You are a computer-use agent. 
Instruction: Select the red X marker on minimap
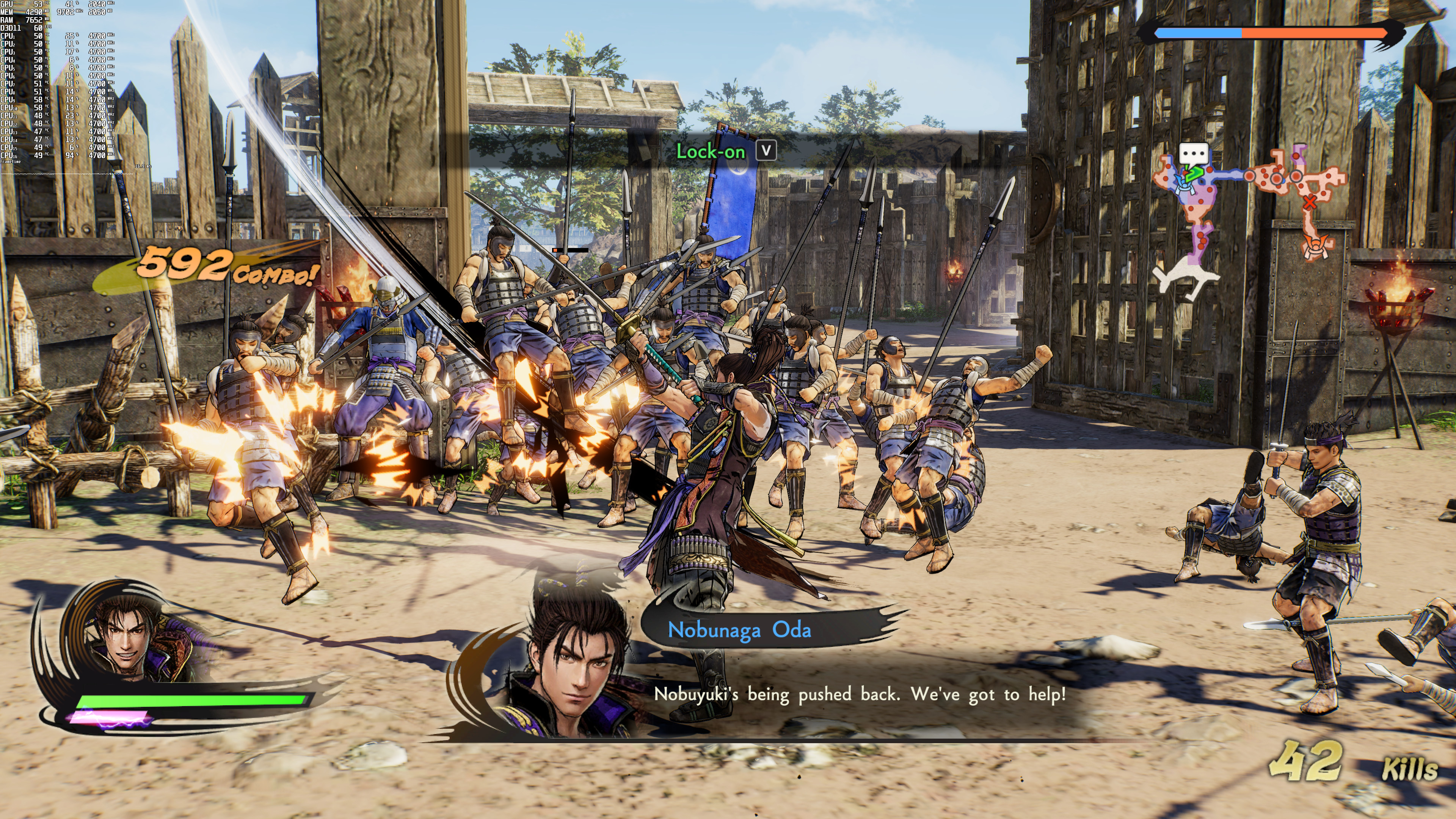(x=1310, y=202)
